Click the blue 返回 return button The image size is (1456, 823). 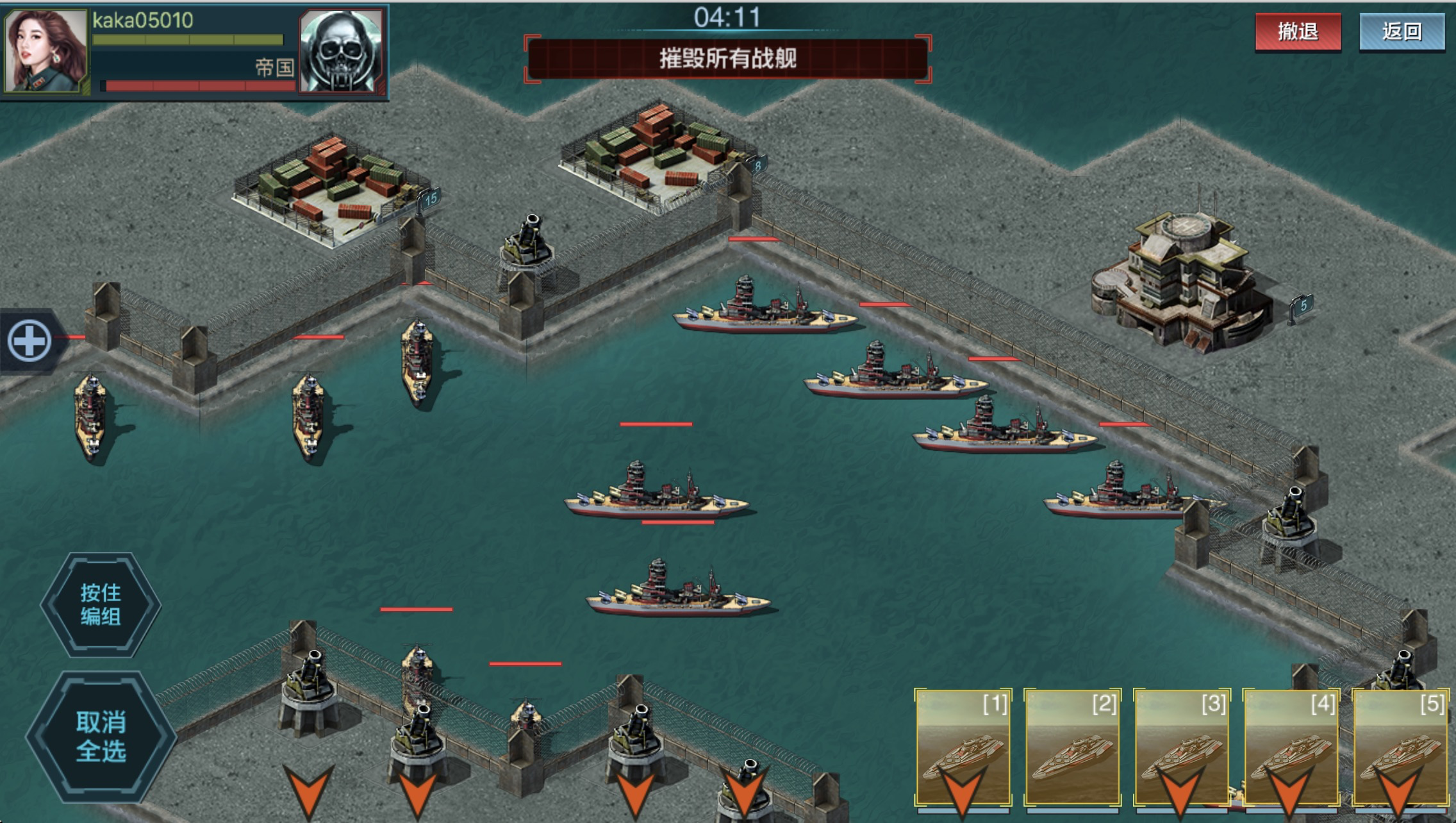(1402, 31)
